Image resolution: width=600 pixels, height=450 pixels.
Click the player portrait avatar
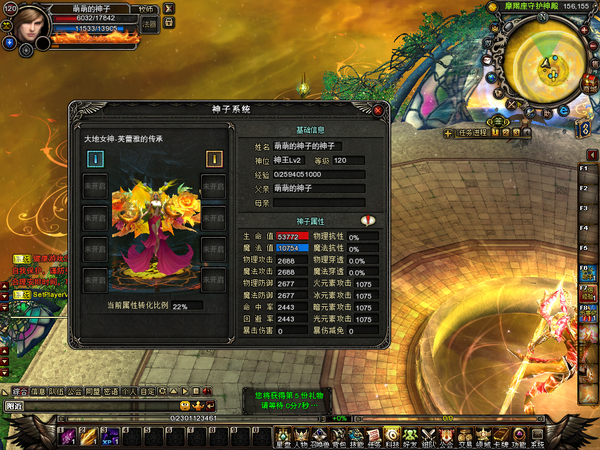[31, 21]
